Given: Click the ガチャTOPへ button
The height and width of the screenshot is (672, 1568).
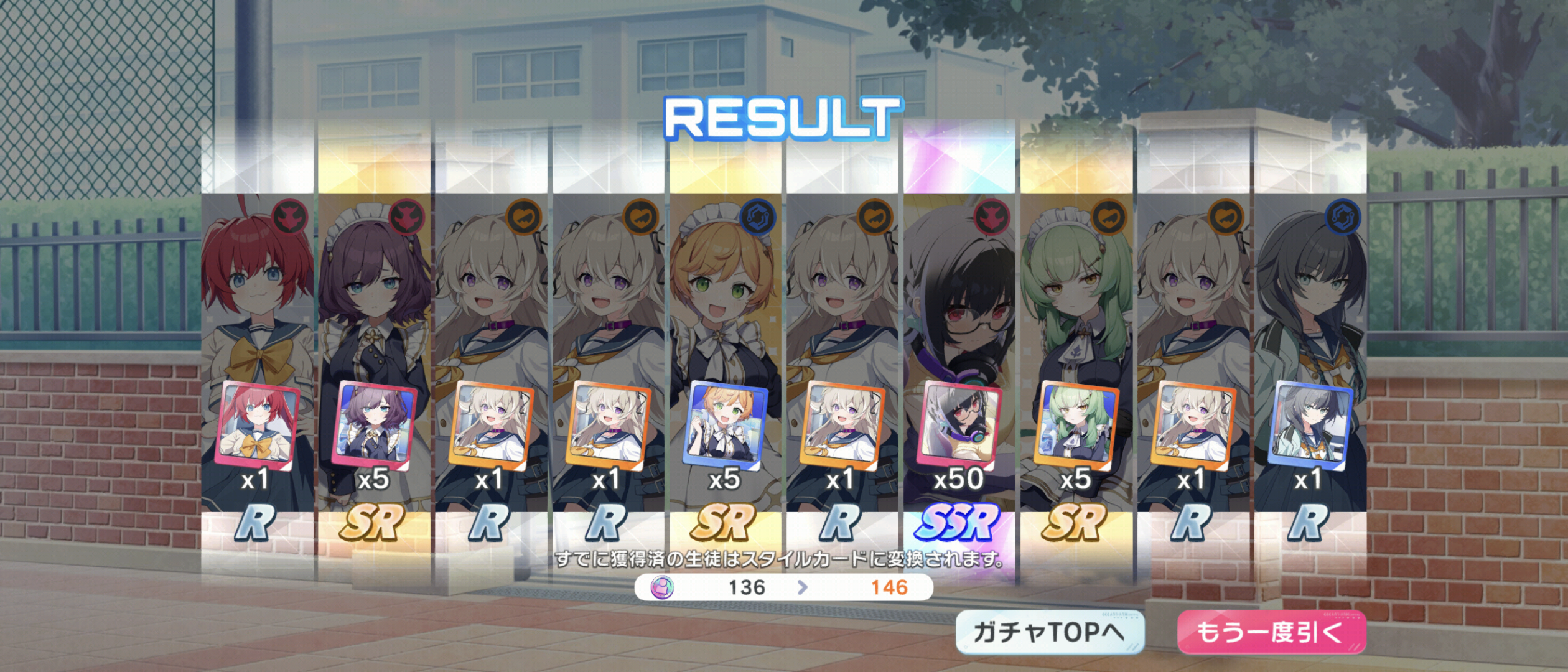Looking at the screenshot, I should point(1049,632).
